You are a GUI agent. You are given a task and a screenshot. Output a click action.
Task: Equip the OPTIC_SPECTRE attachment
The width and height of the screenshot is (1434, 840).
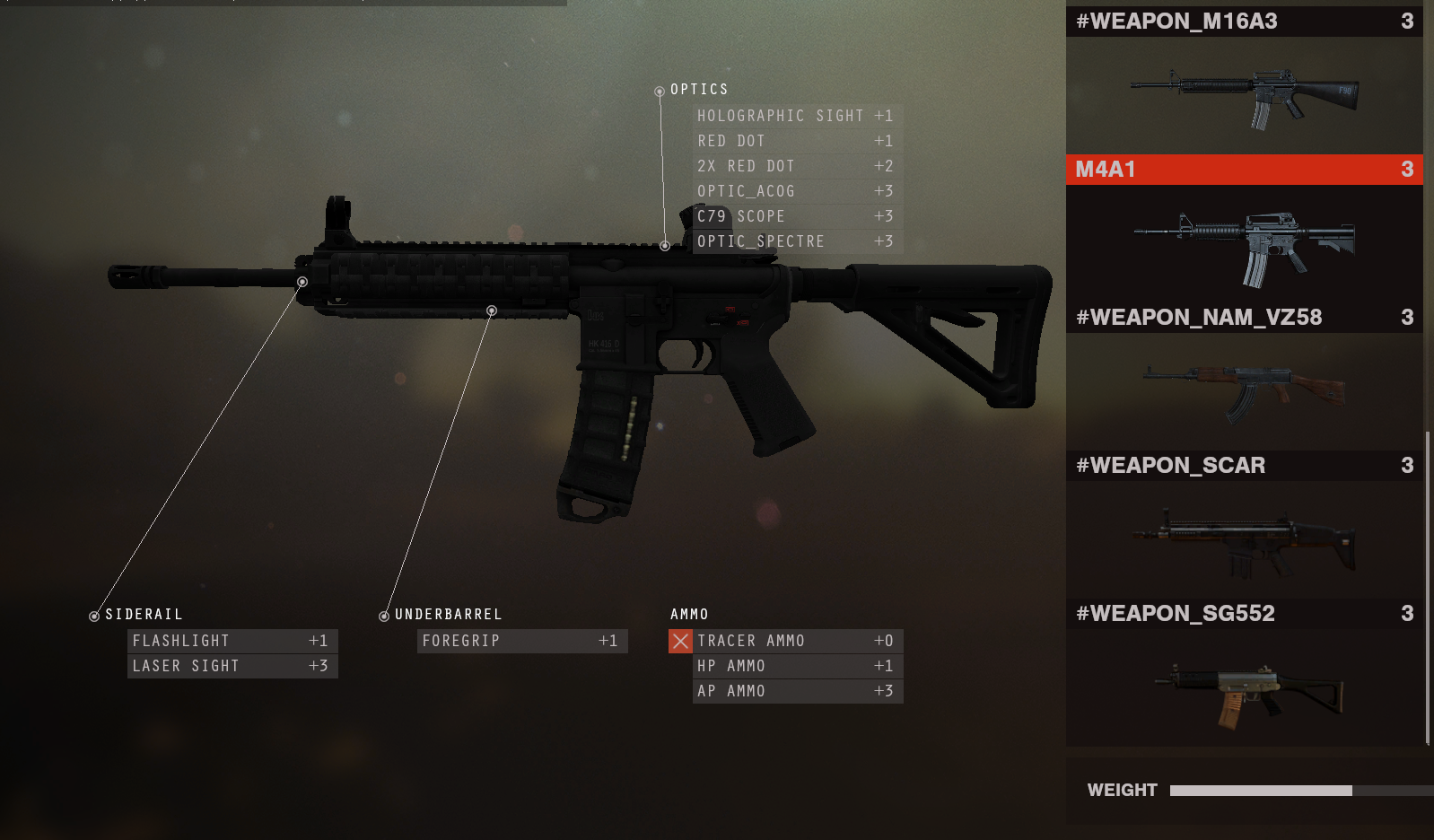coord(795,241)
